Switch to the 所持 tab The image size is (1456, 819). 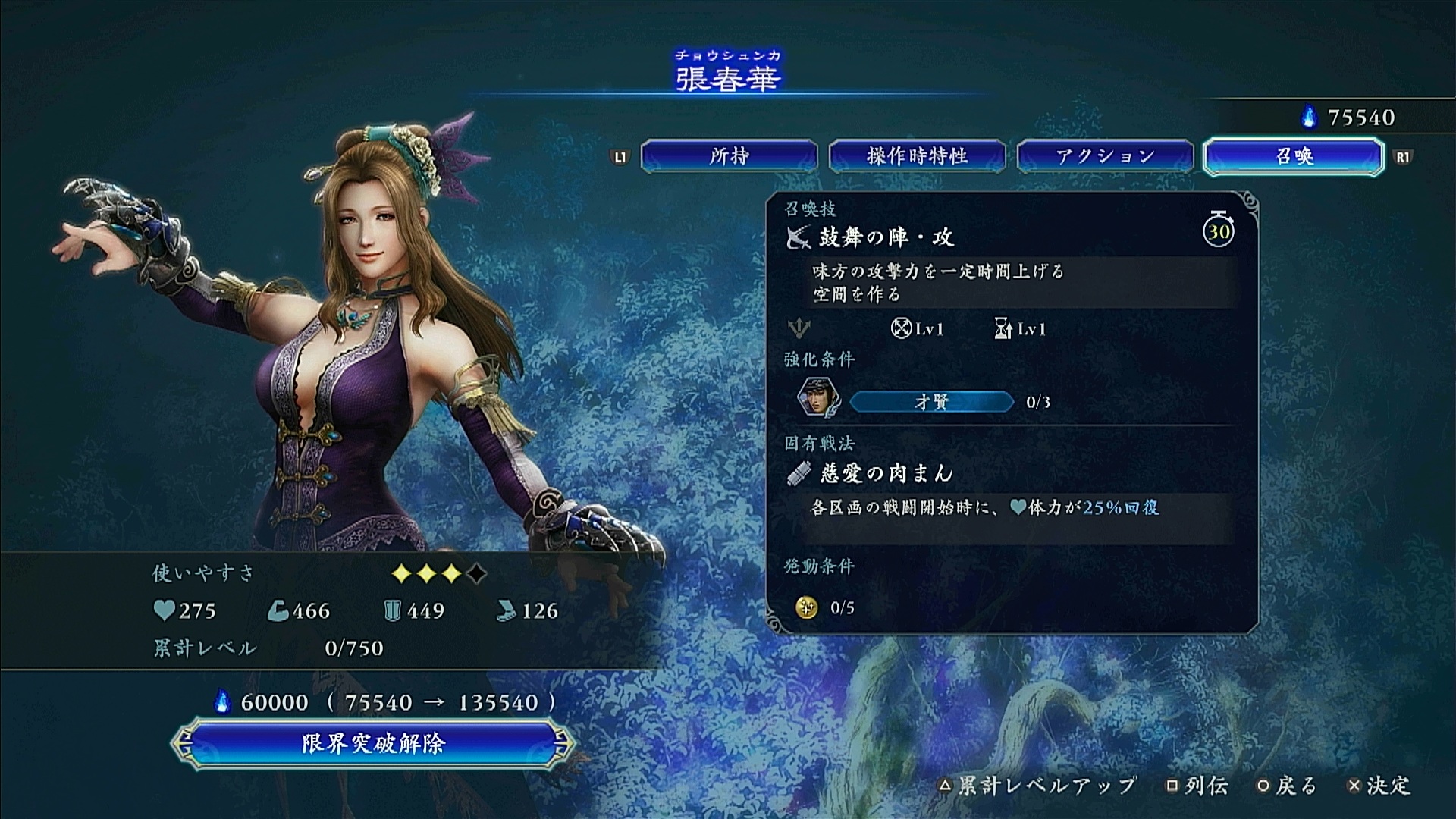coord(729,156)
